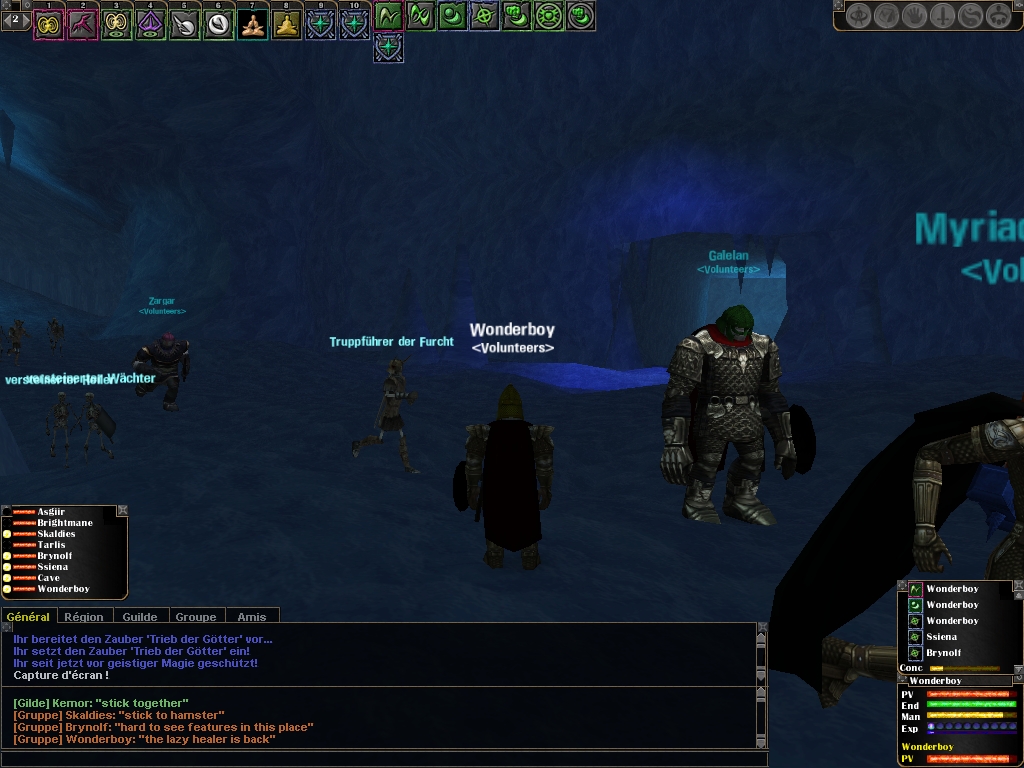
Task: Open the Guilde chat tab
Action: [x=139, y=617]
